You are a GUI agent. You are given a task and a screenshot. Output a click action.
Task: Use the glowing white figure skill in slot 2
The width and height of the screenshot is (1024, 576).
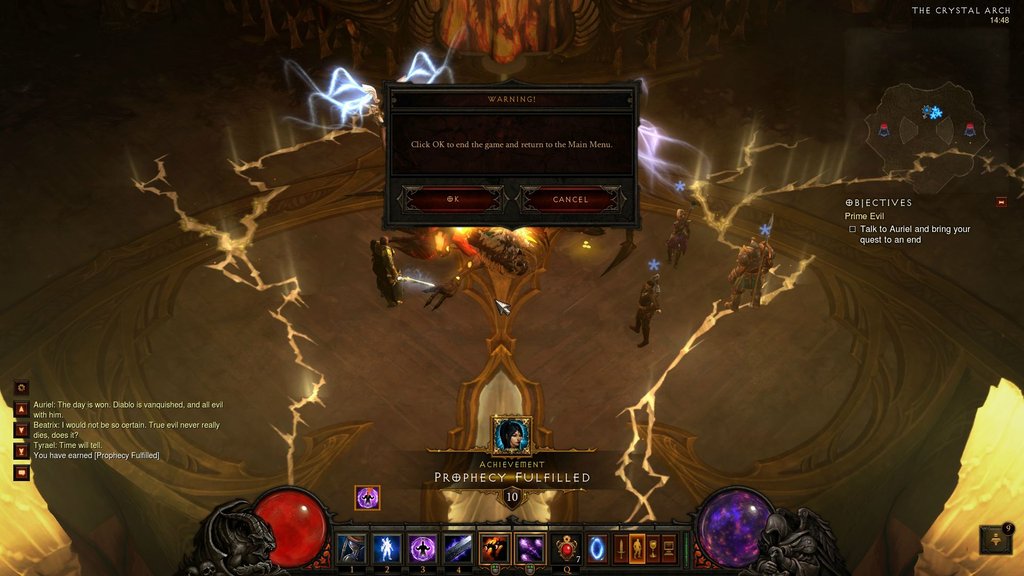pyautogui.click(x=385, y=548)
